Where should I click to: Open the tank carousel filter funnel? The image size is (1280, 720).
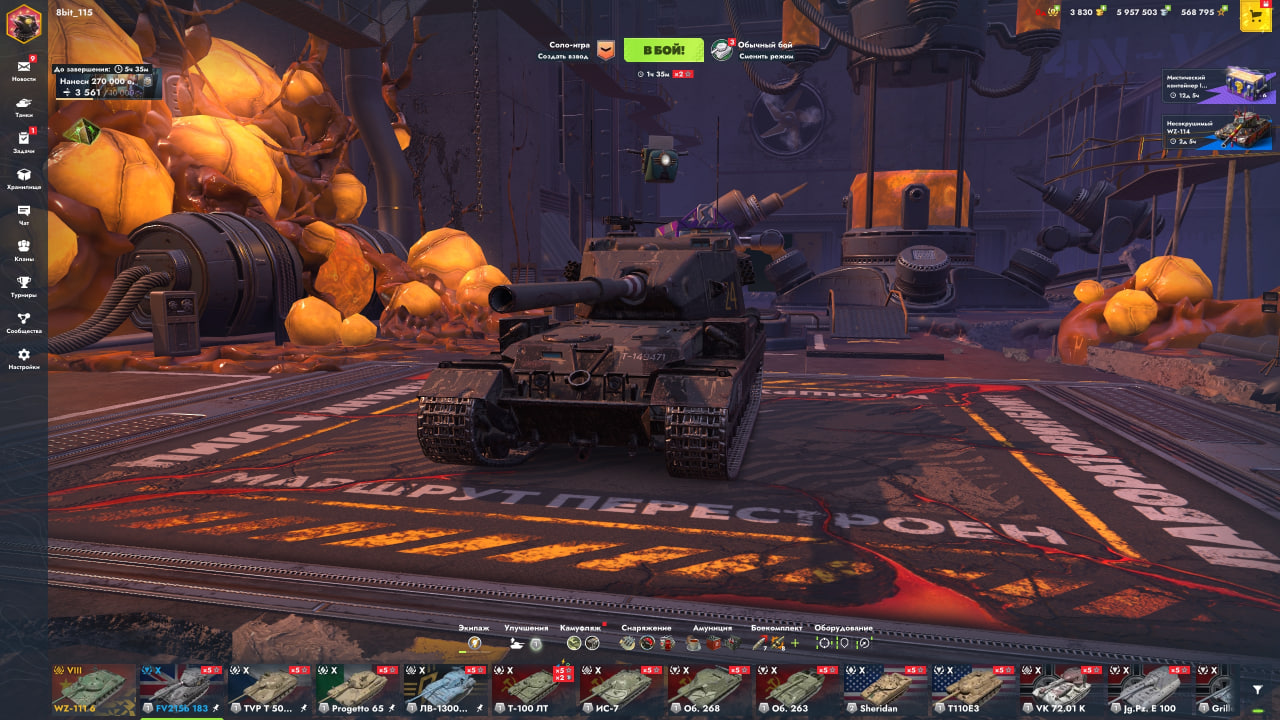pyautogui.click(x=1257, y=689)
